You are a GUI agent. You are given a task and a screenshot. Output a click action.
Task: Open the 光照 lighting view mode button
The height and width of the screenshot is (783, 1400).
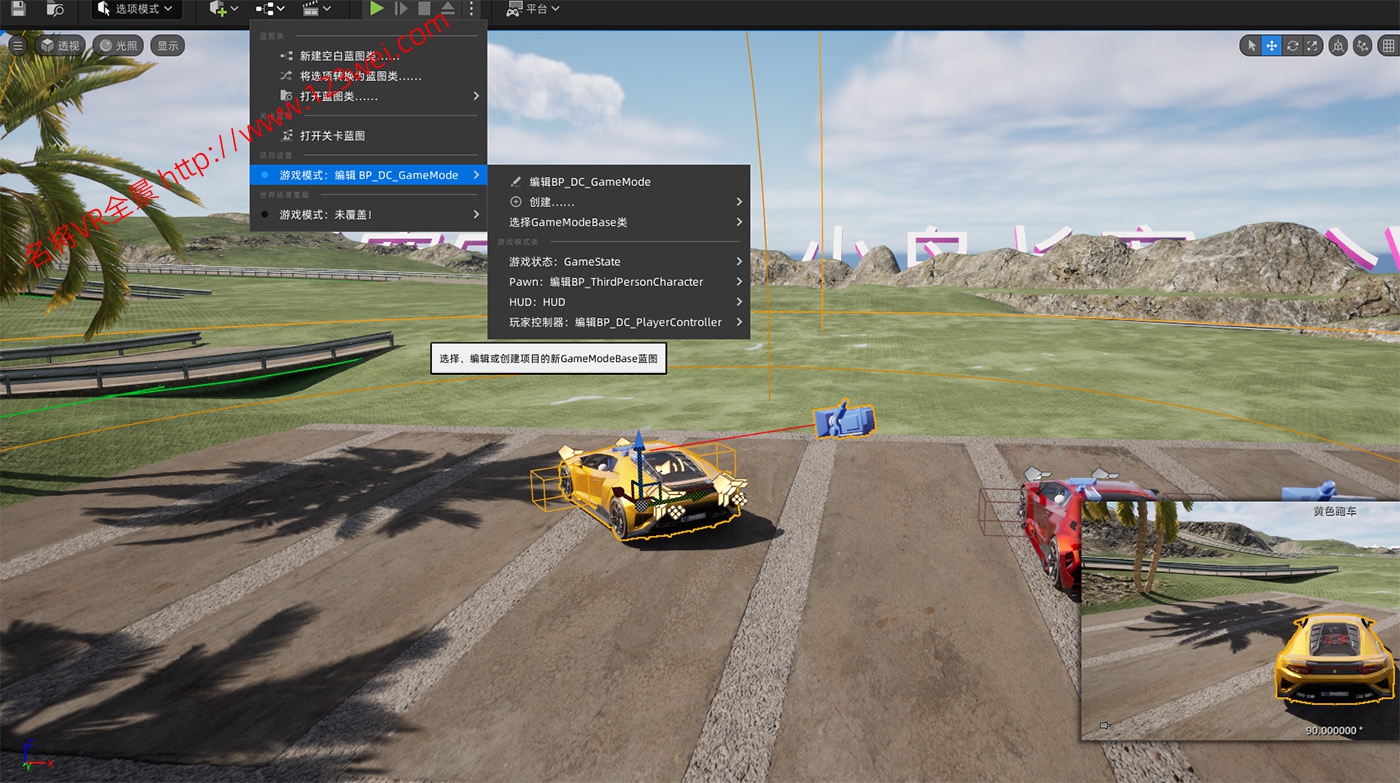click(118, 45)
